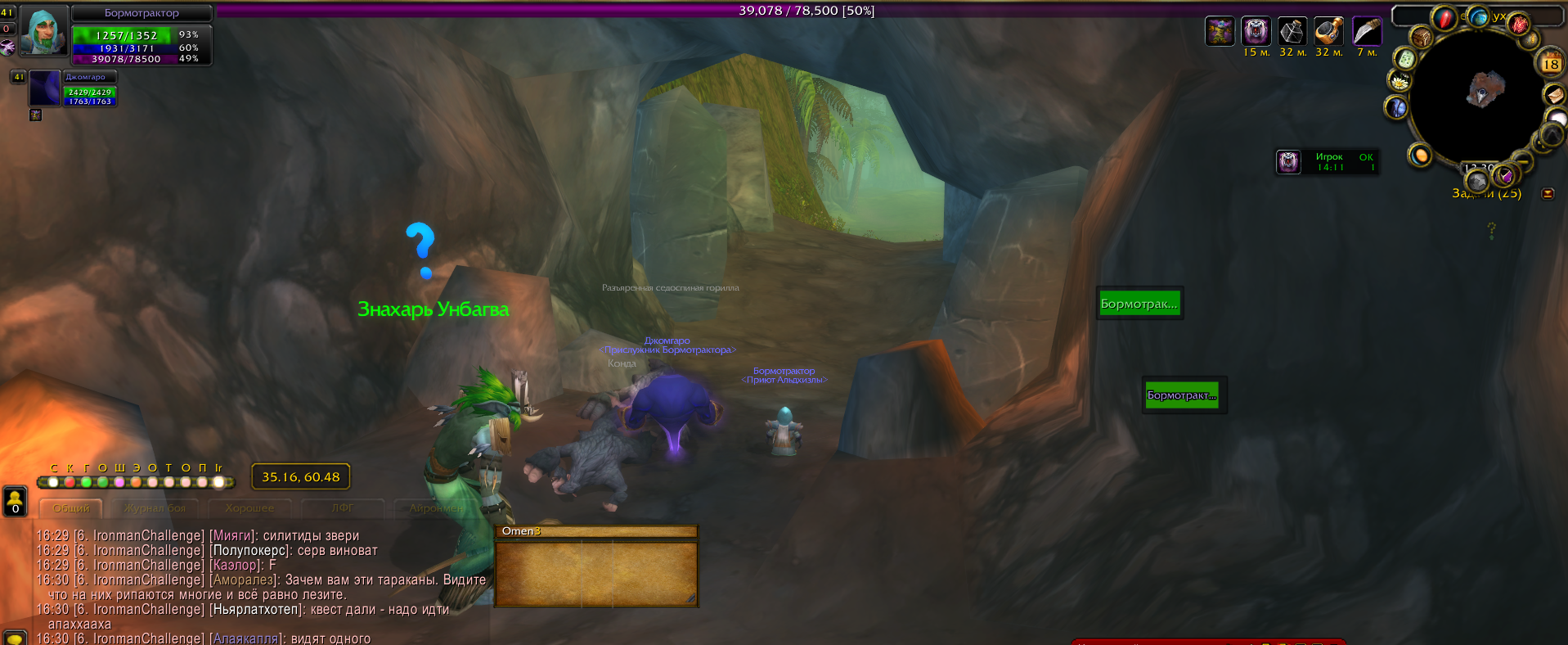Switch to the Хорошее chat tab
1568x645 pixels.
point(249,508)
